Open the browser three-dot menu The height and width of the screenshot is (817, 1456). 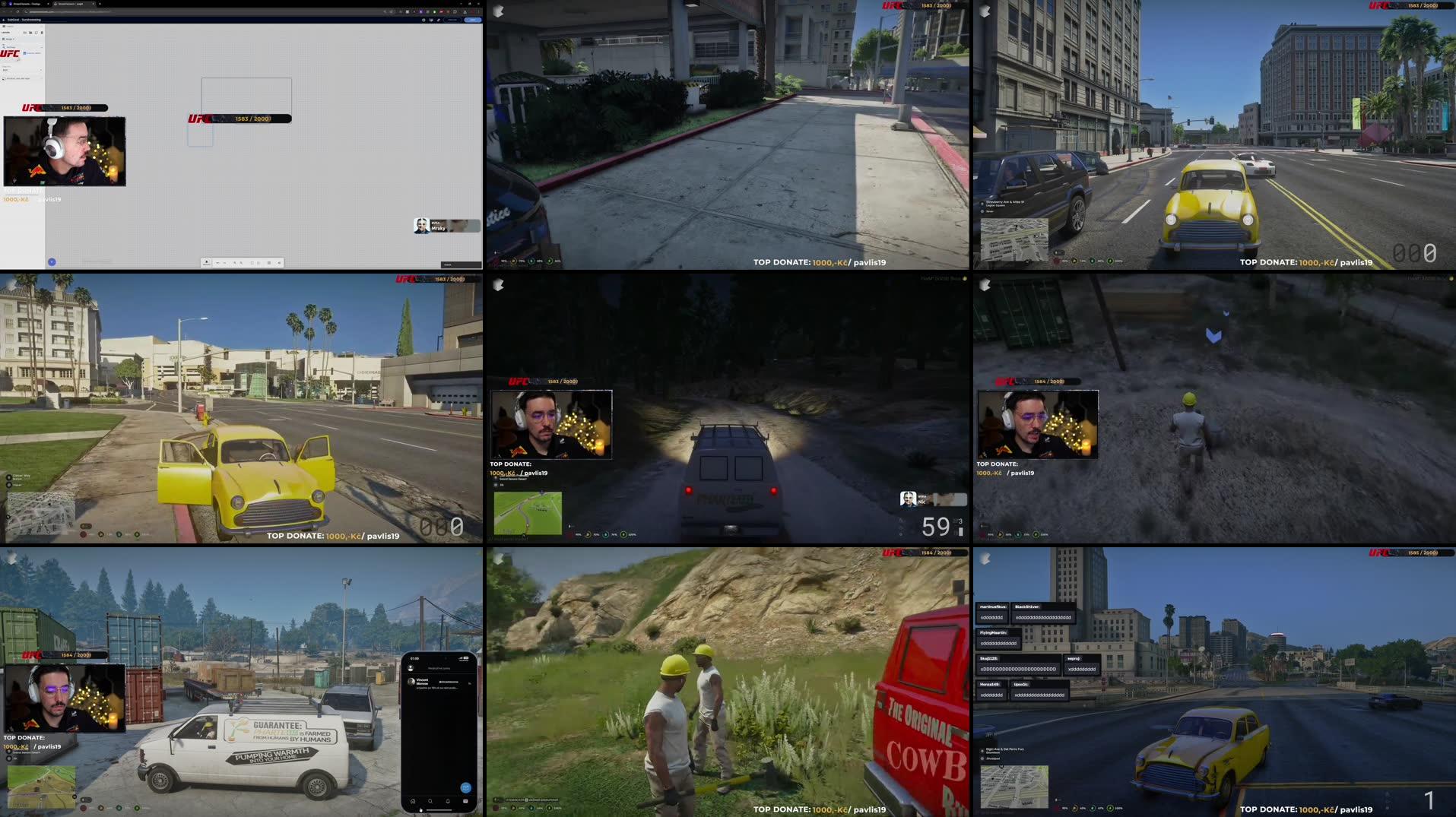click(x=481, y=11)
